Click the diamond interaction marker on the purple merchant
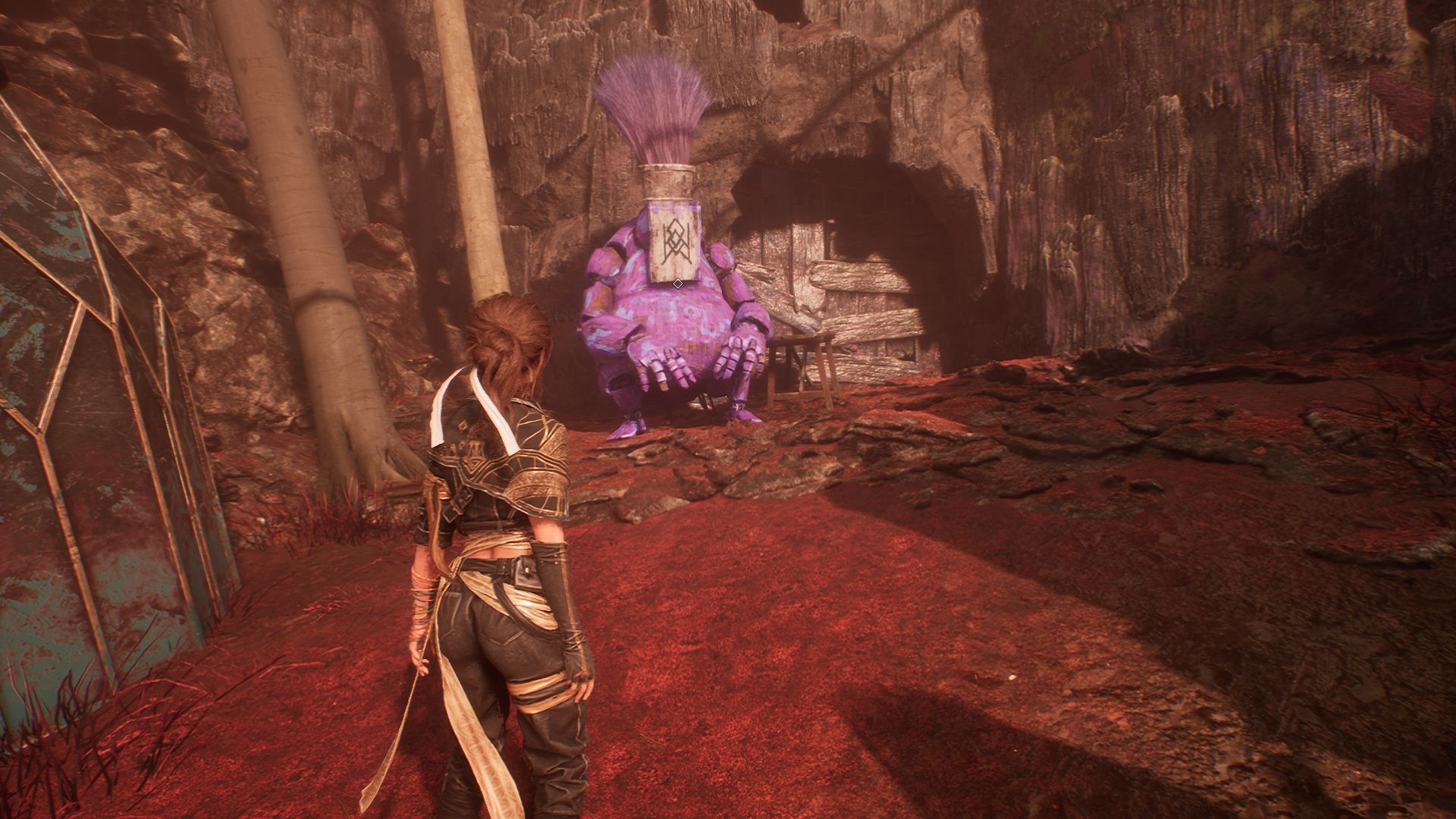Viewport: 1456px width, 819px height. click(678, 284)
